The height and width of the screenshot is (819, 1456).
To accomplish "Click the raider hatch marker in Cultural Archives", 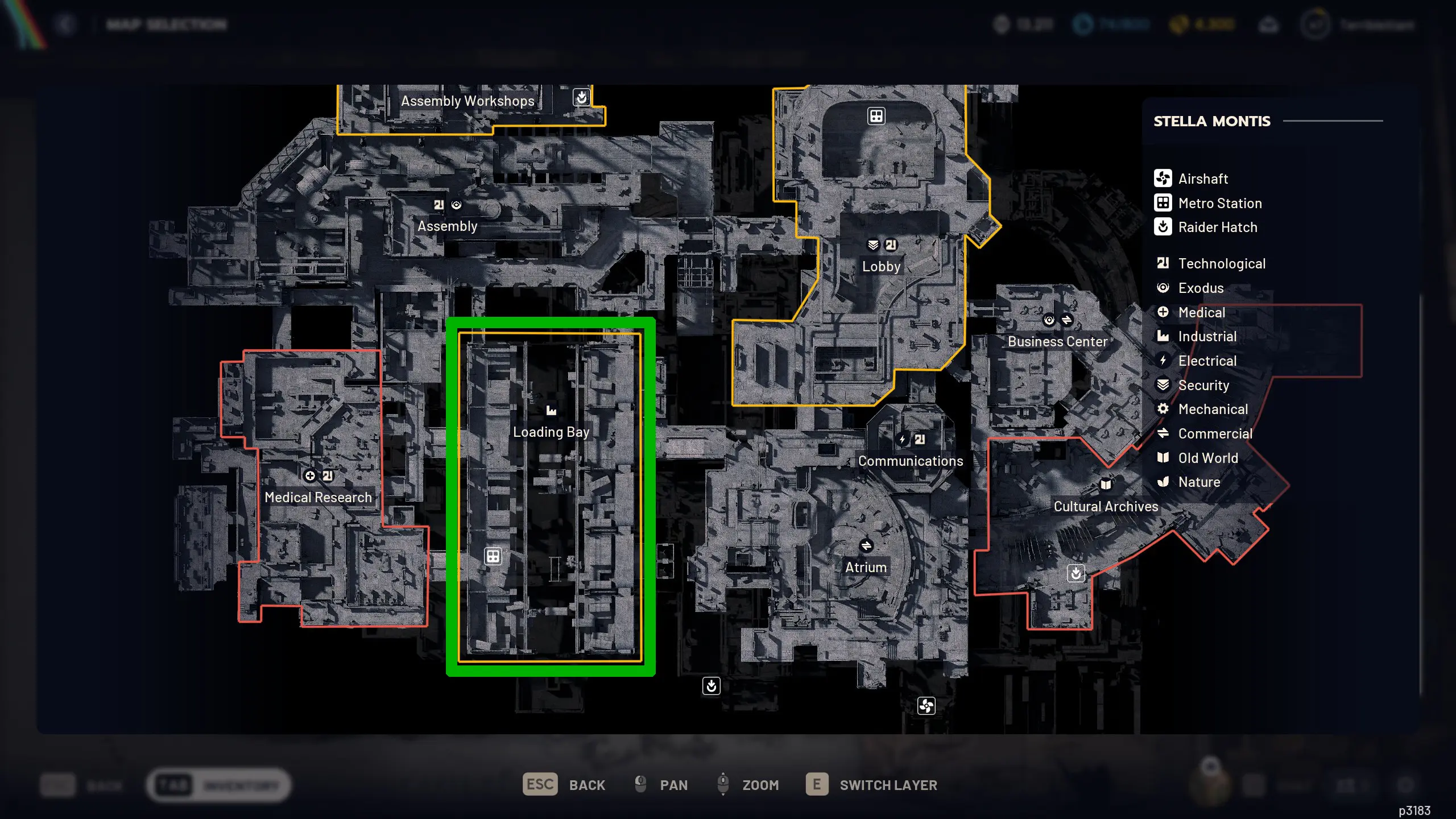I will pos(1076,573).
